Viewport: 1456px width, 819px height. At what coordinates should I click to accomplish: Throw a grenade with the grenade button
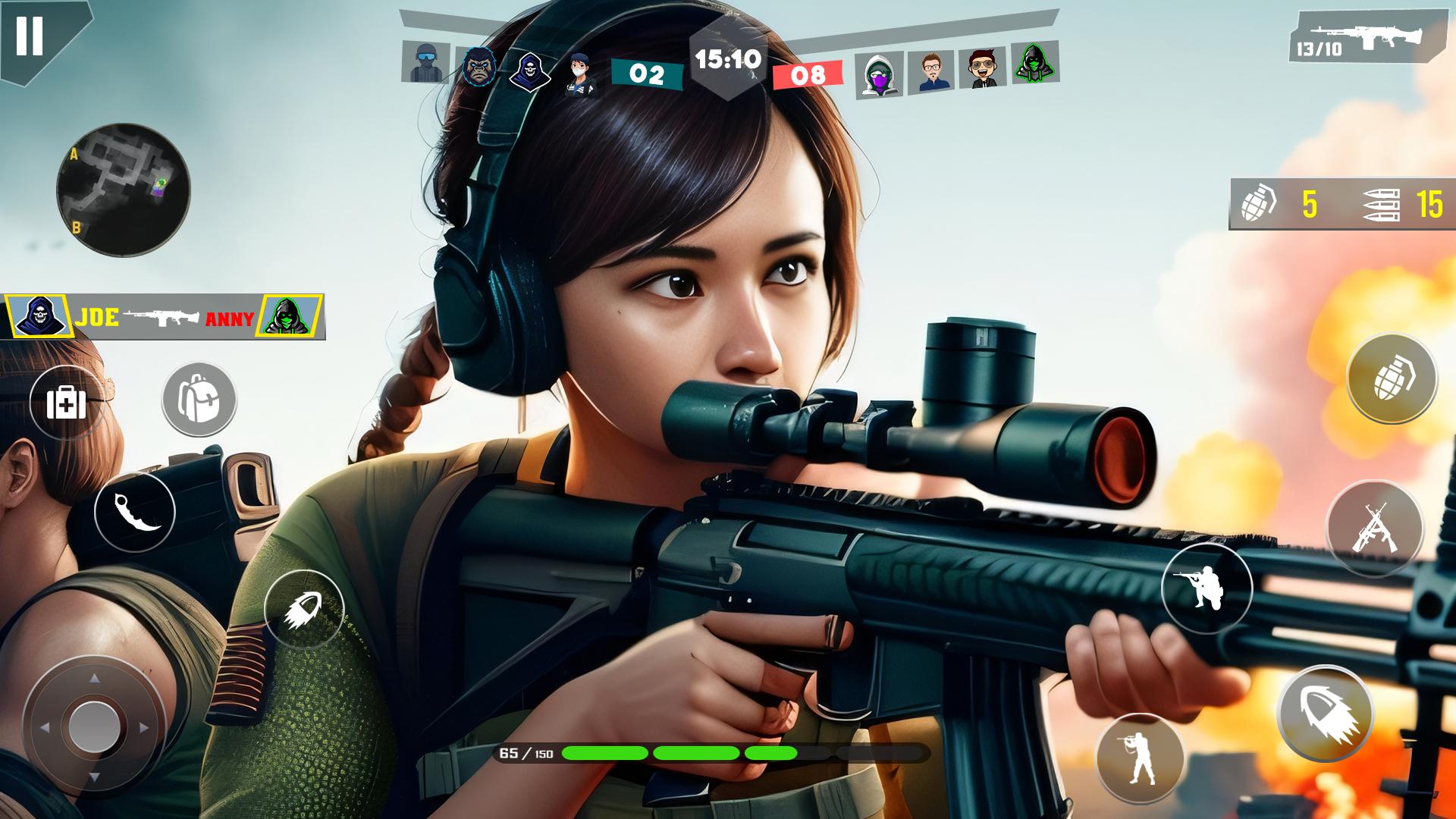(1392, 378)
